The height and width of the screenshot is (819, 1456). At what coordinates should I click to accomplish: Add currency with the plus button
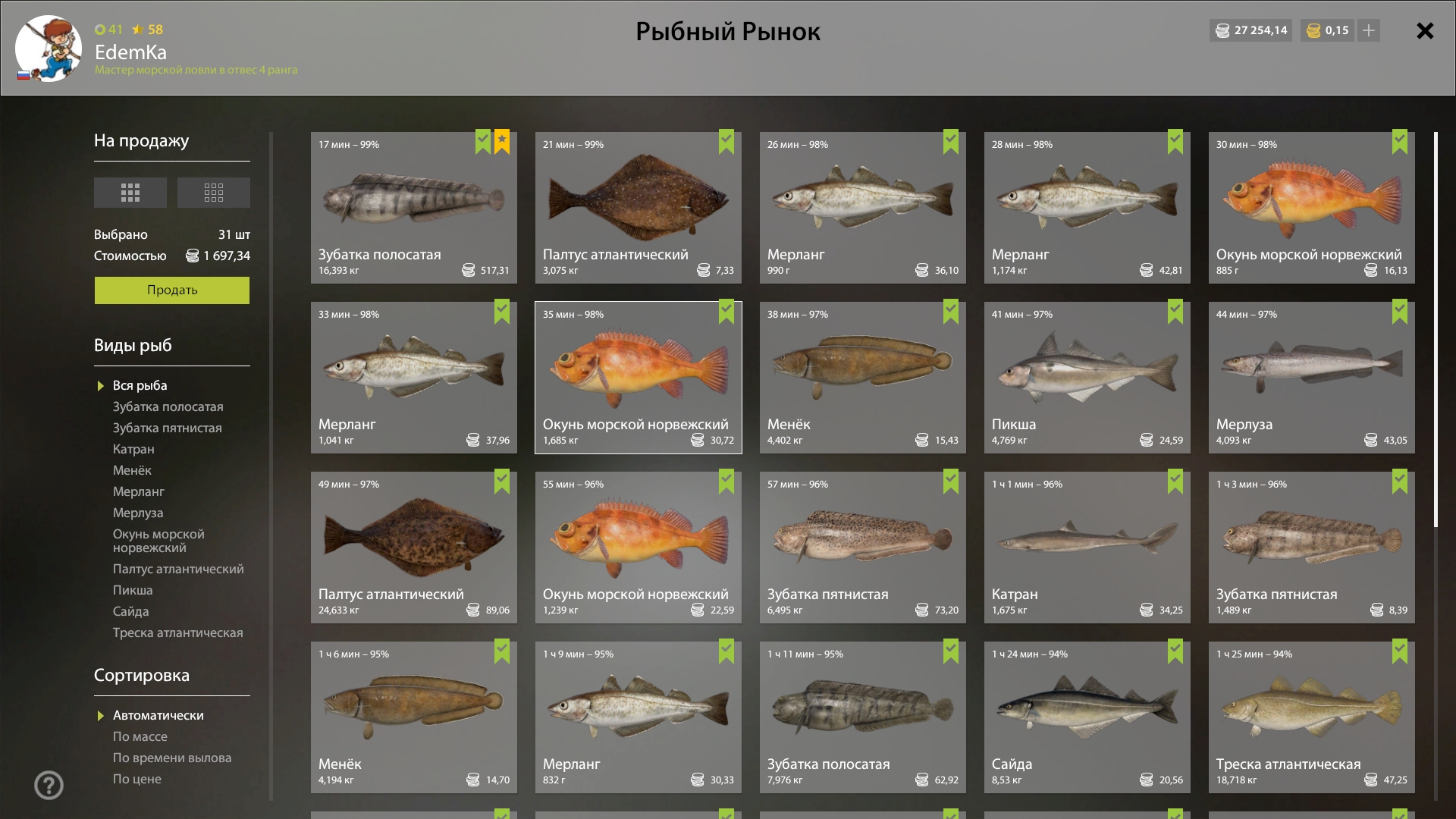[1368, 30]
